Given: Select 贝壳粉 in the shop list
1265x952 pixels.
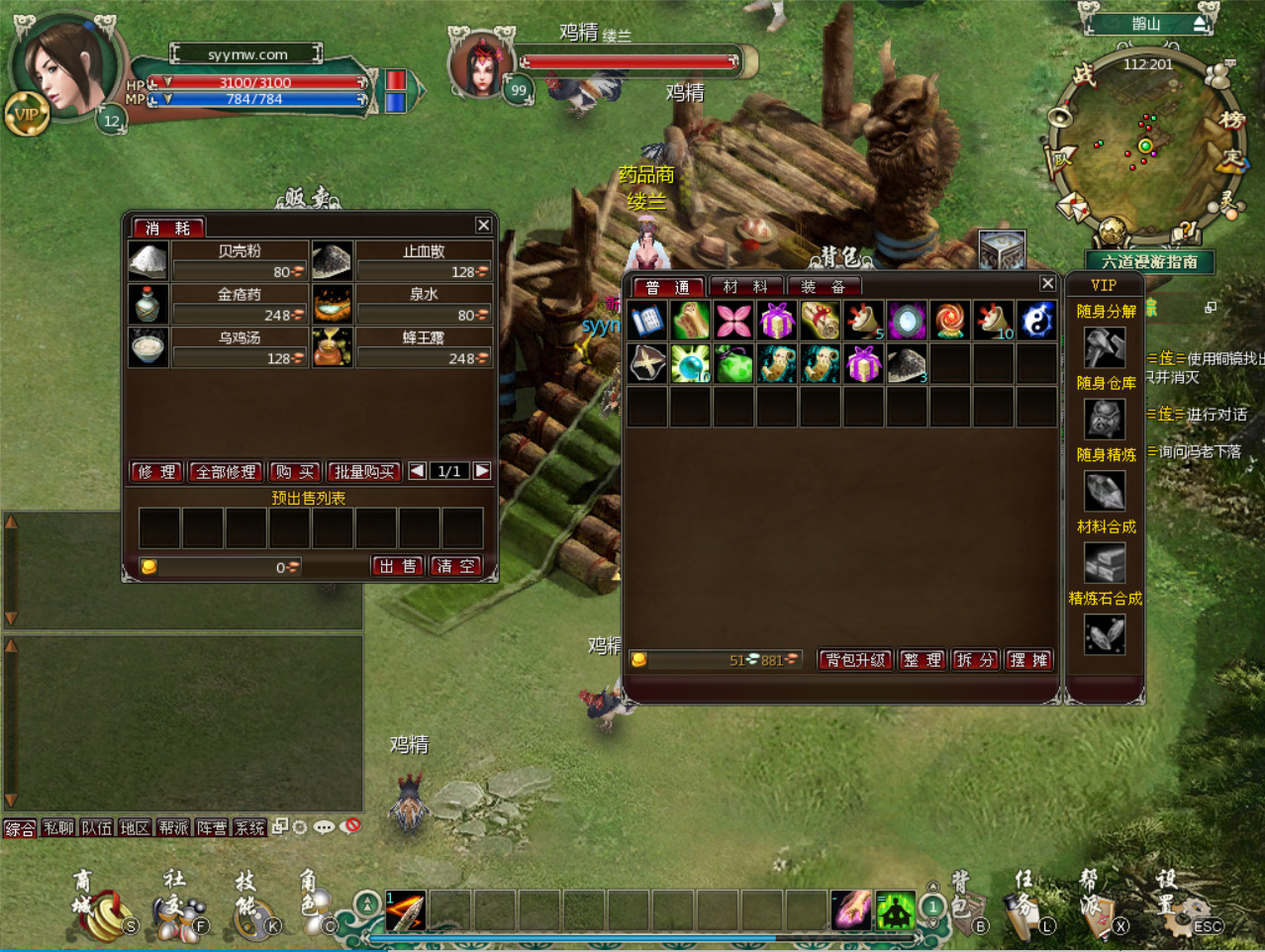Looking at the screenshot, I should click(148, 261).
